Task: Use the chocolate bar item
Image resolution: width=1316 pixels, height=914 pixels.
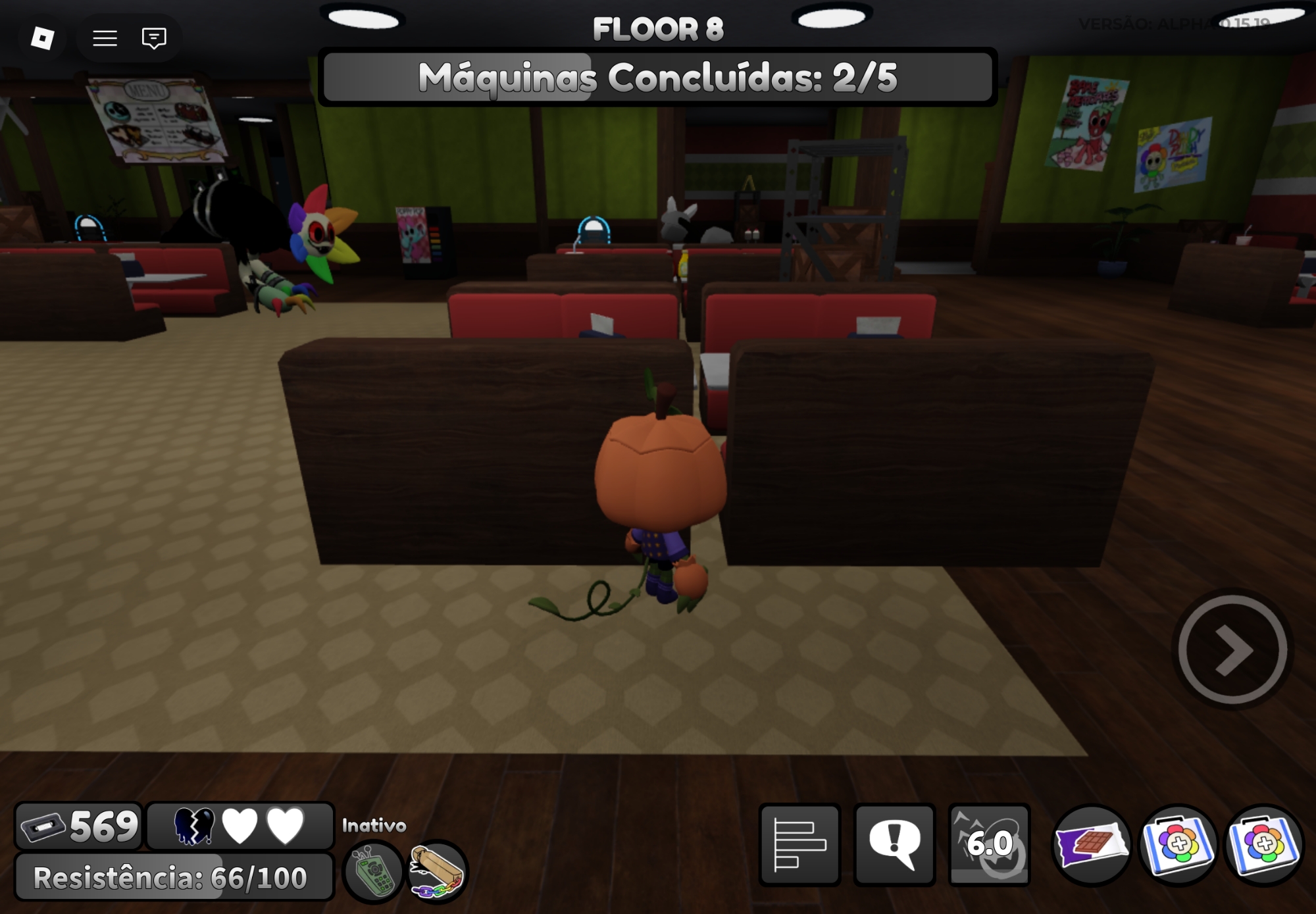Action: 1091,845
